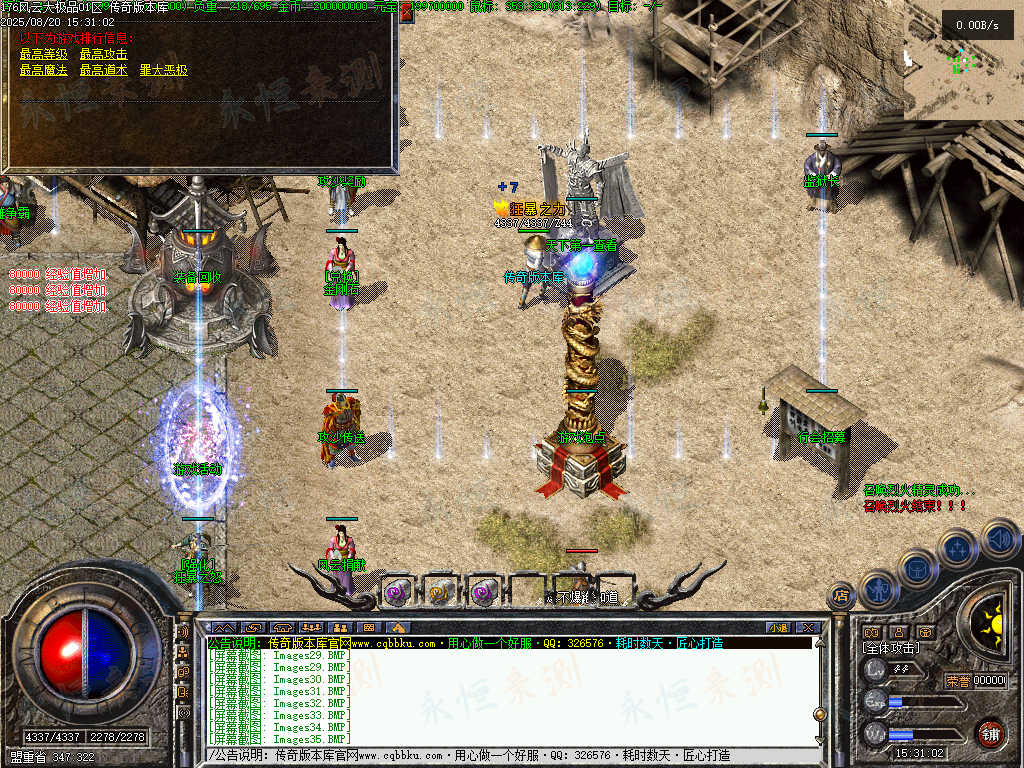1024x768 pixels.
Task: Click the minimap in the corner
Action: [963, 60]
